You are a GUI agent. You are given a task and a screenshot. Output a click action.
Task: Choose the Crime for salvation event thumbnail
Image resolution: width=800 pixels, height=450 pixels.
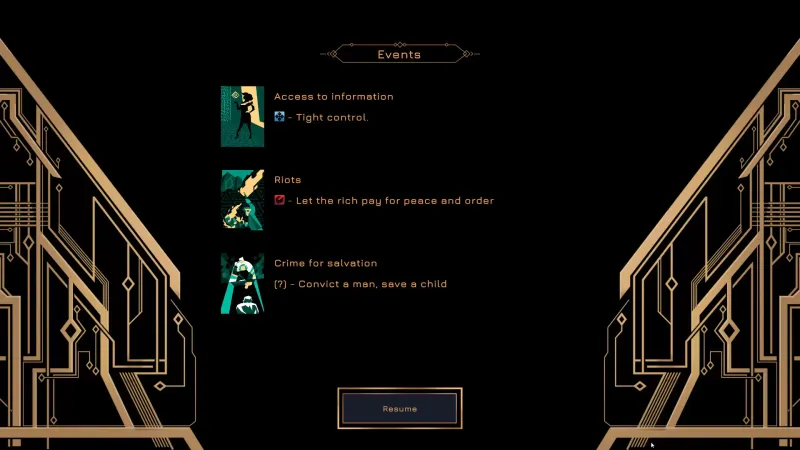(242, 283)
